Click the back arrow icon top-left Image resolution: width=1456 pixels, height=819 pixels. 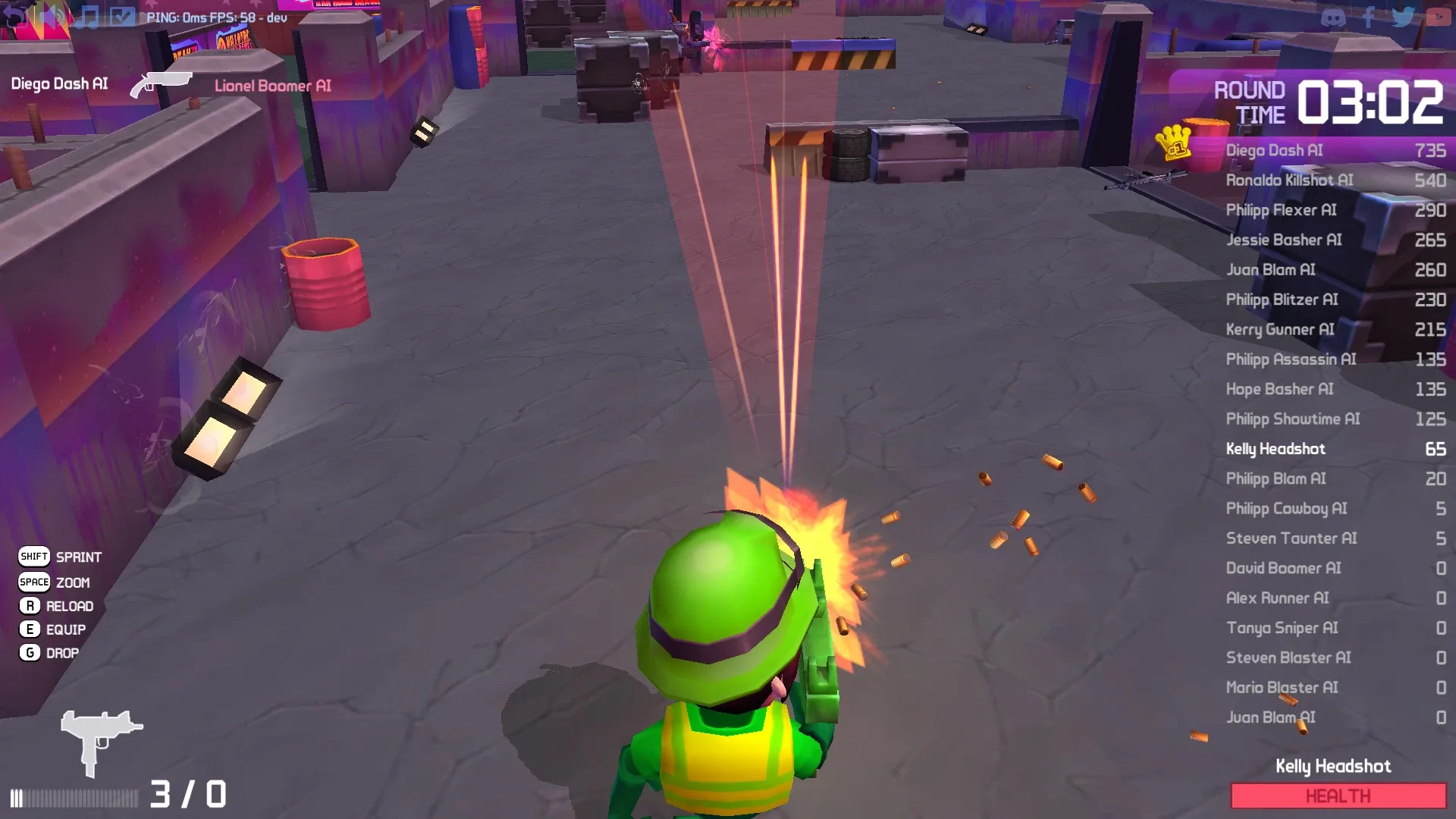pyautogui.click(x=14, y=16)
